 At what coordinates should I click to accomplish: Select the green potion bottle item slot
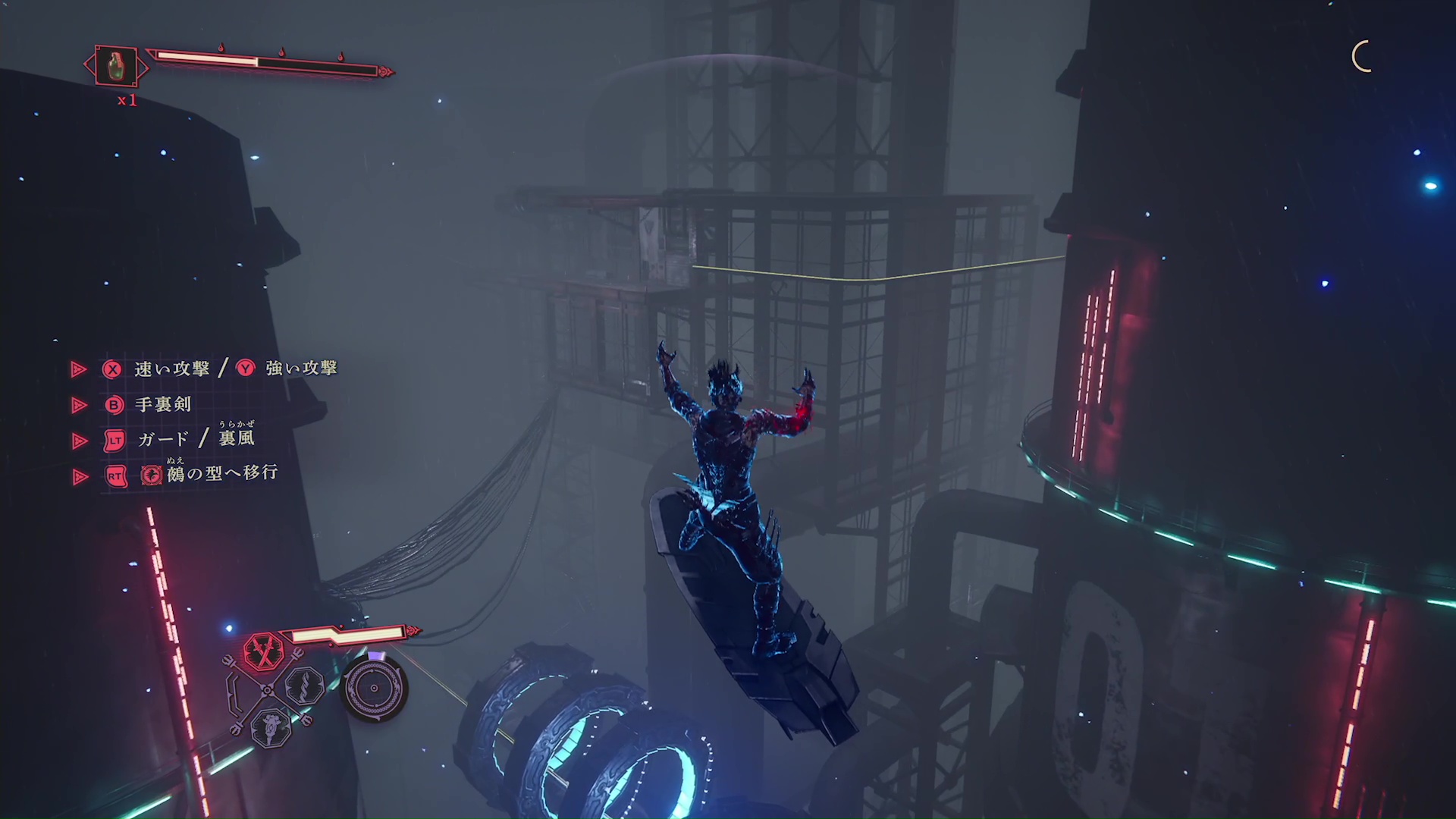115,66
